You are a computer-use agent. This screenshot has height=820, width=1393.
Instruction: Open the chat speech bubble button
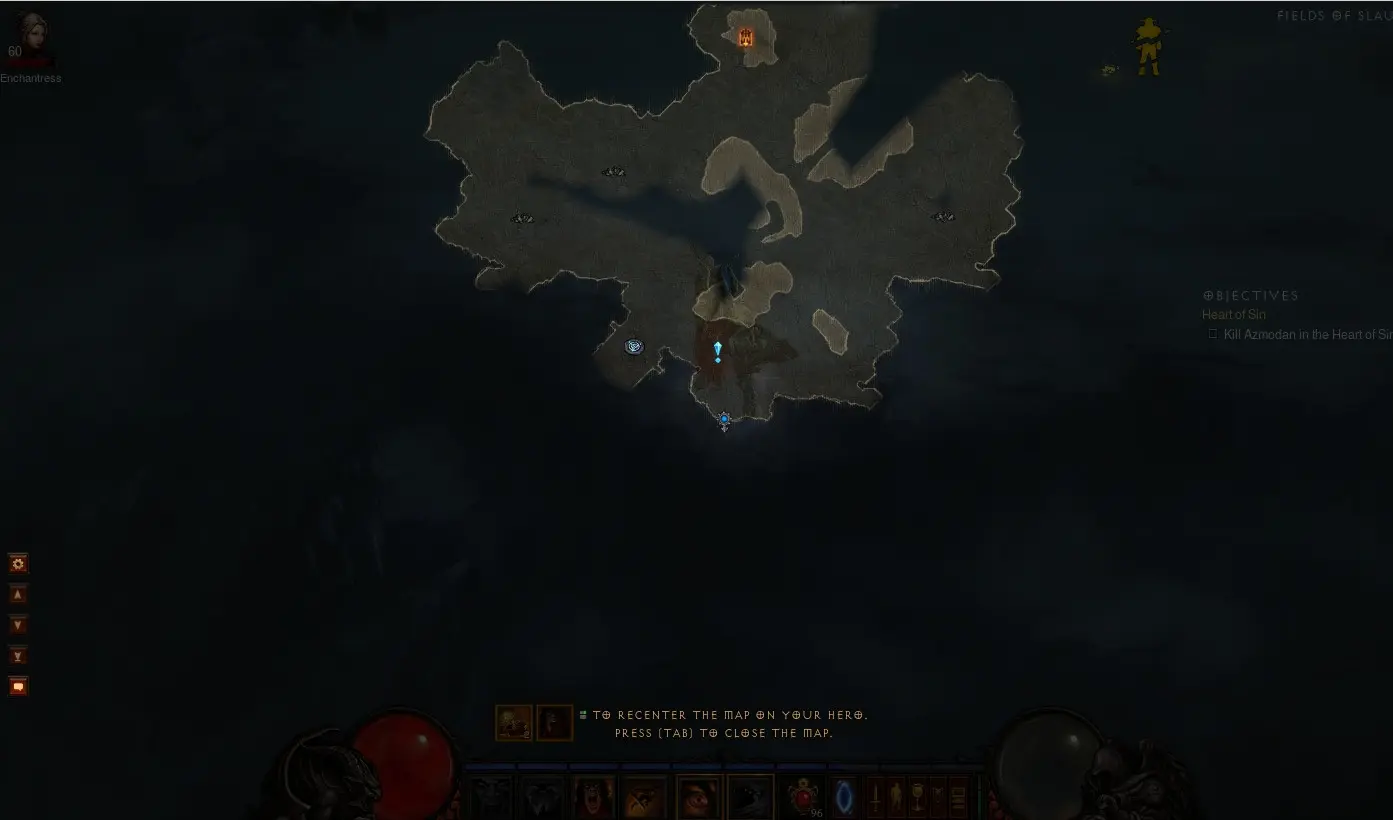[x=18, y=687]
